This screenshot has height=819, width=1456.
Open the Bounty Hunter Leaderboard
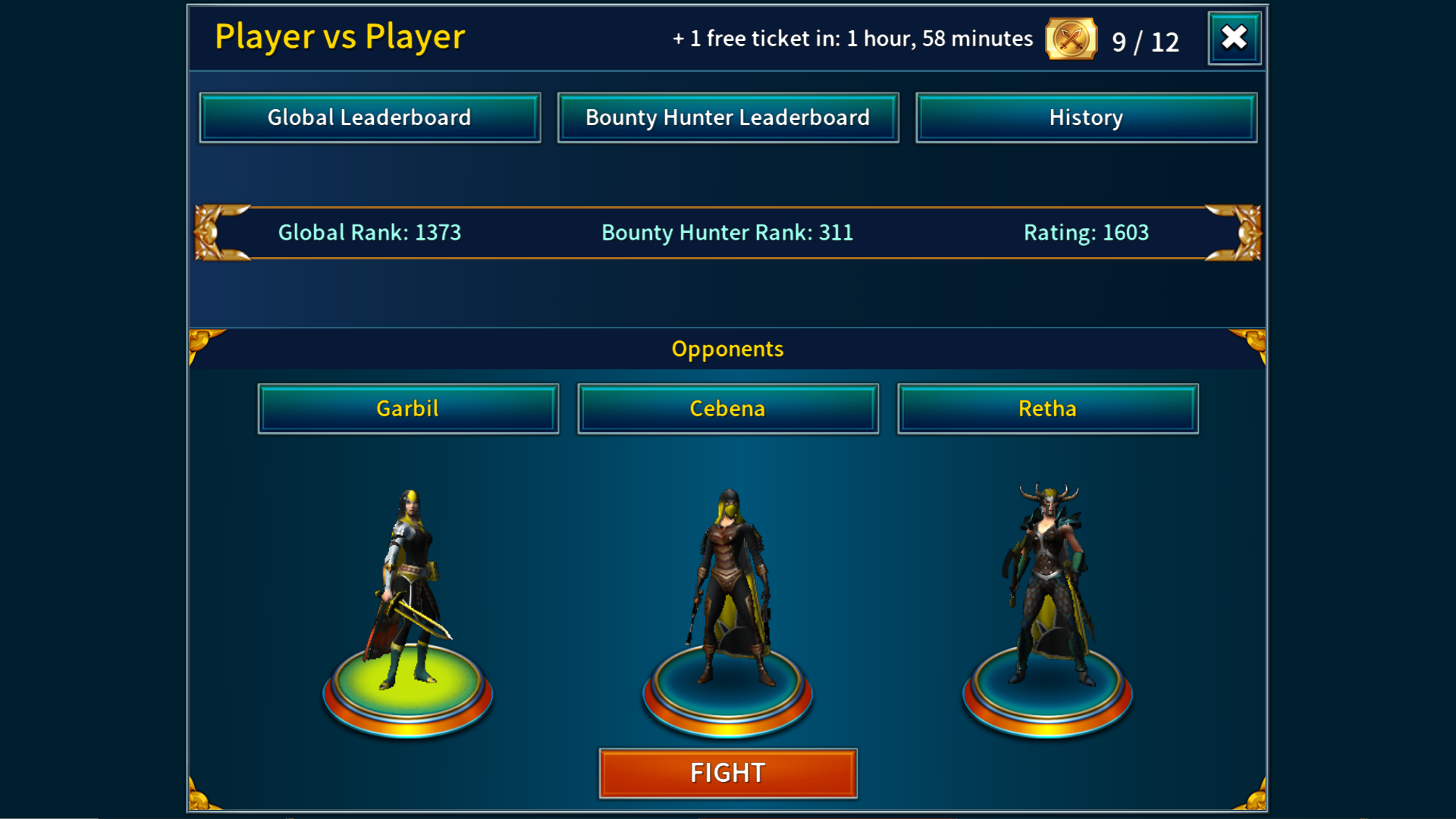click(727, 118)
